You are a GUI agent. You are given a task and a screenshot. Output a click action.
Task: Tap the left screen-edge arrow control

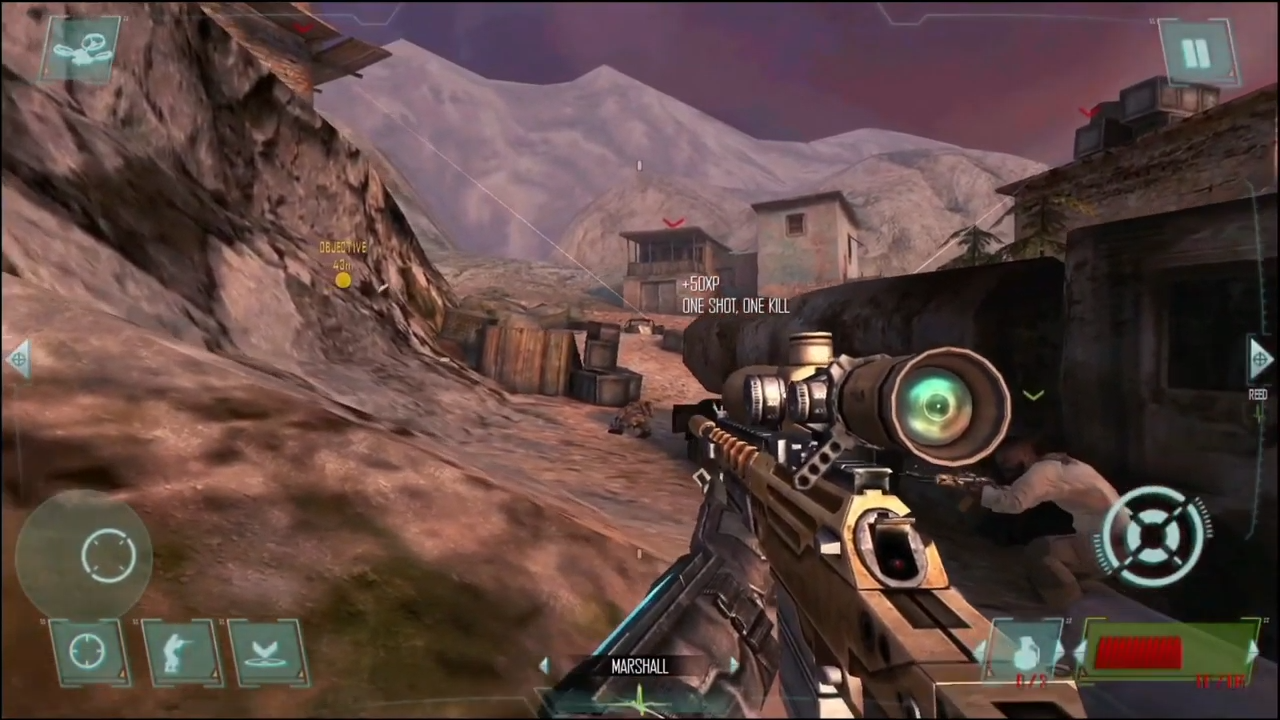pos(18,358)
